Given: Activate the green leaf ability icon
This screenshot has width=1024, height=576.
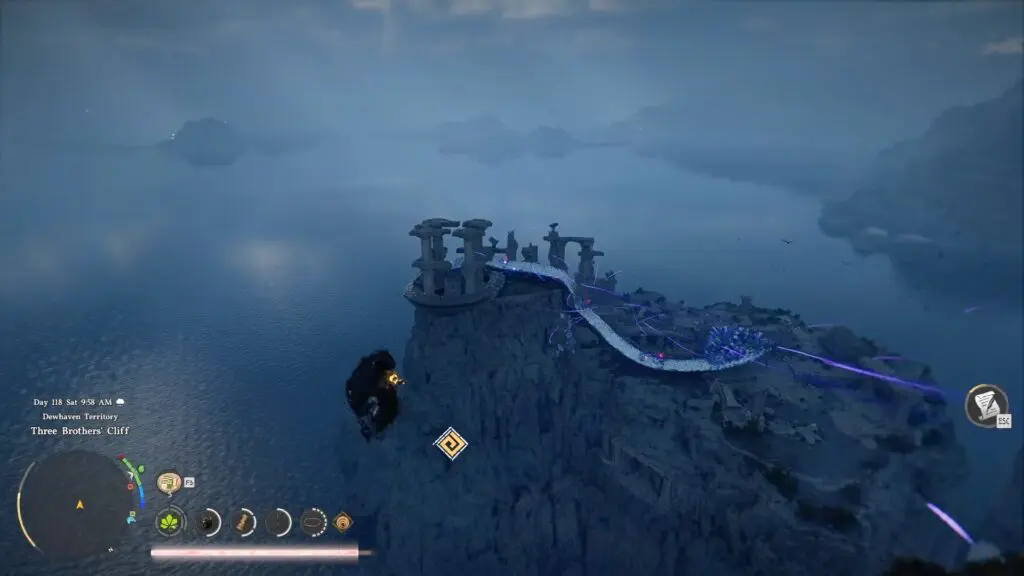Looking at the screenshot, I should point(170,521).
